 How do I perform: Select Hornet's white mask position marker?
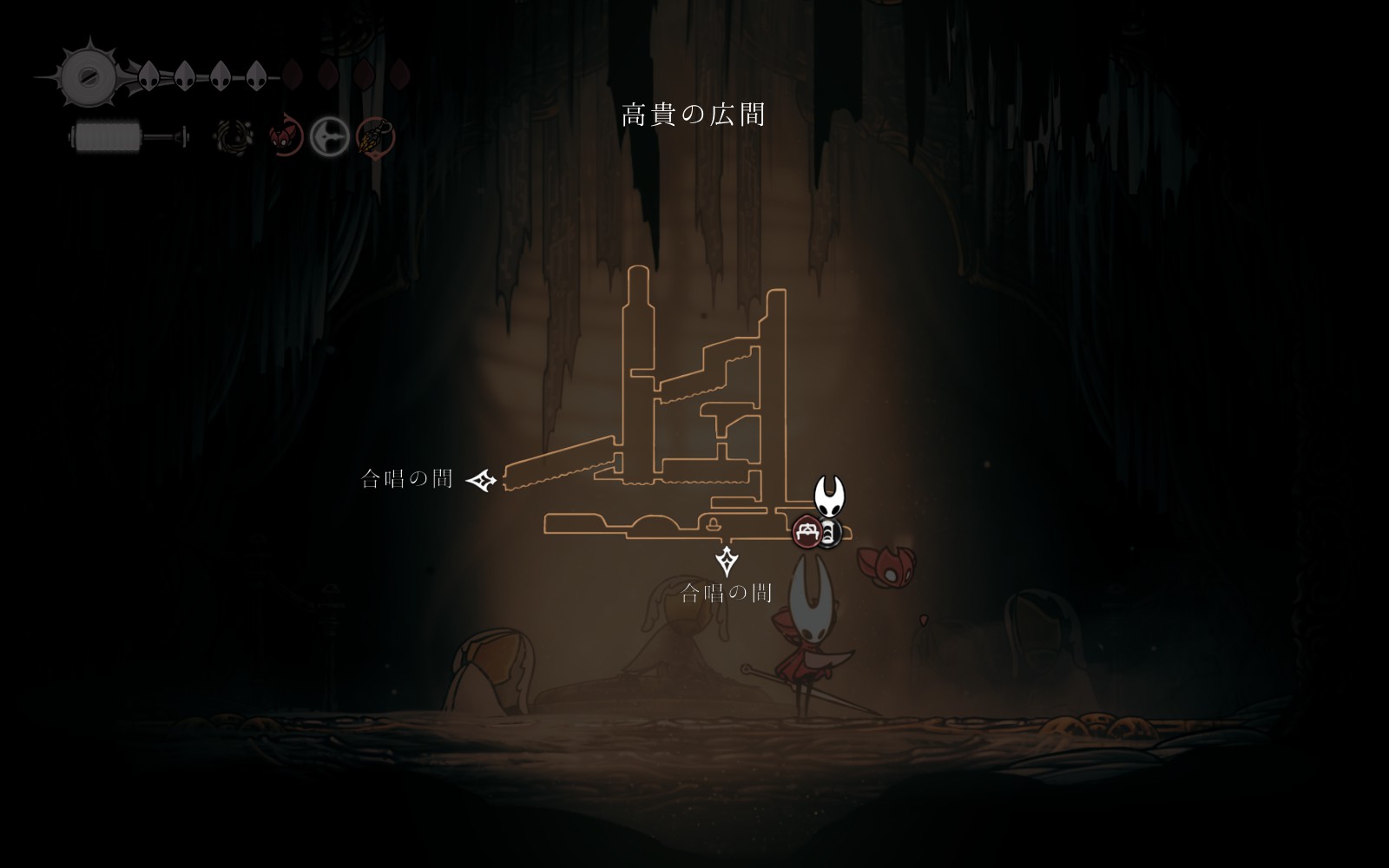pyautogui.click(x=830, y=496)
